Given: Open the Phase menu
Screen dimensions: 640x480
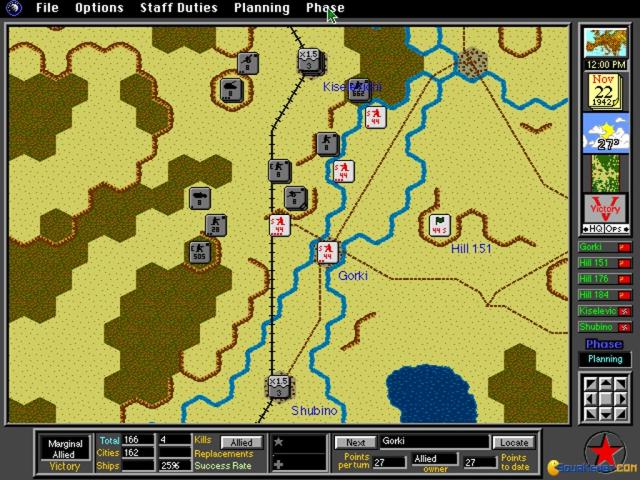Looking at the screenshot, I should pos(325,8).
